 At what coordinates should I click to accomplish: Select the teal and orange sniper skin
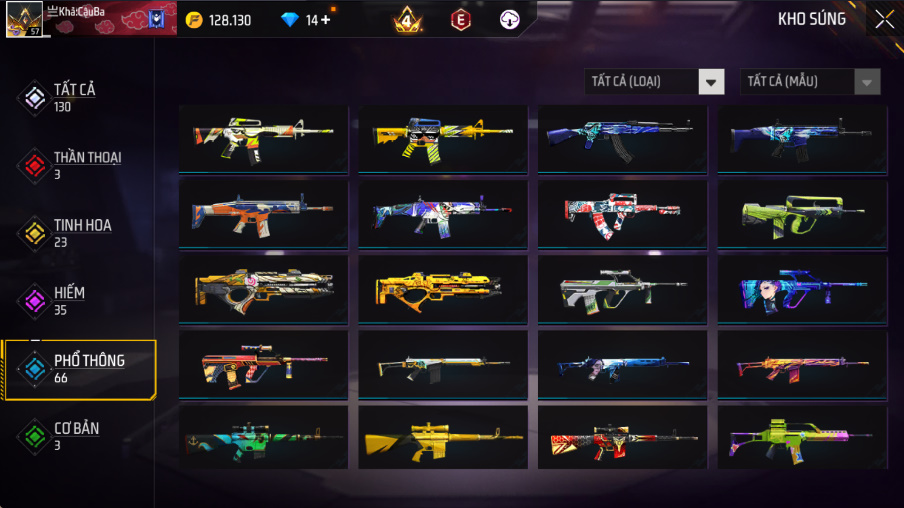tap(263, 438)
